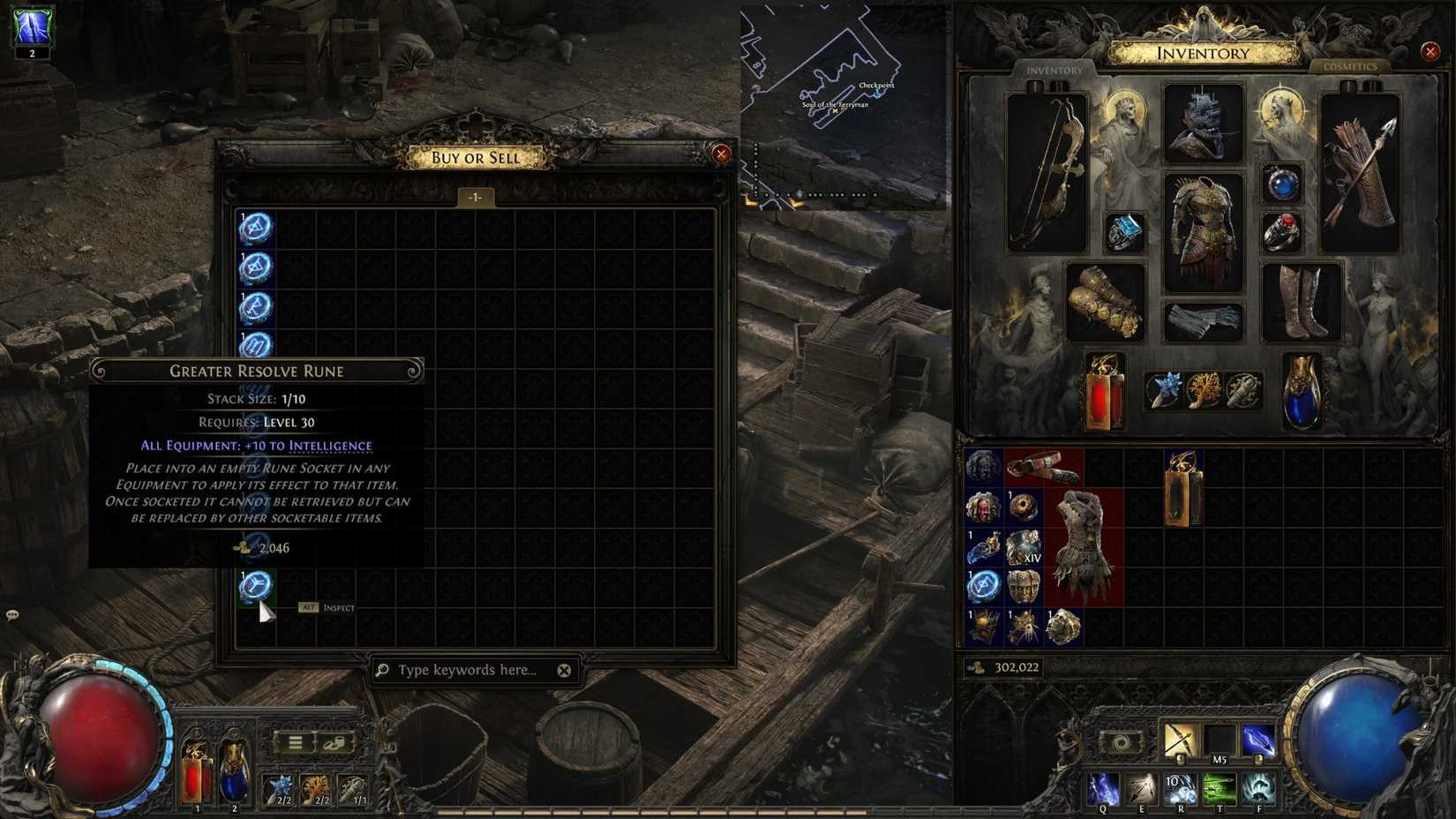Image resolution: width=1456 pixels, height=819 pixels.
Task: Click the currency and rings icon beside the menu
Action: (334, 744)
